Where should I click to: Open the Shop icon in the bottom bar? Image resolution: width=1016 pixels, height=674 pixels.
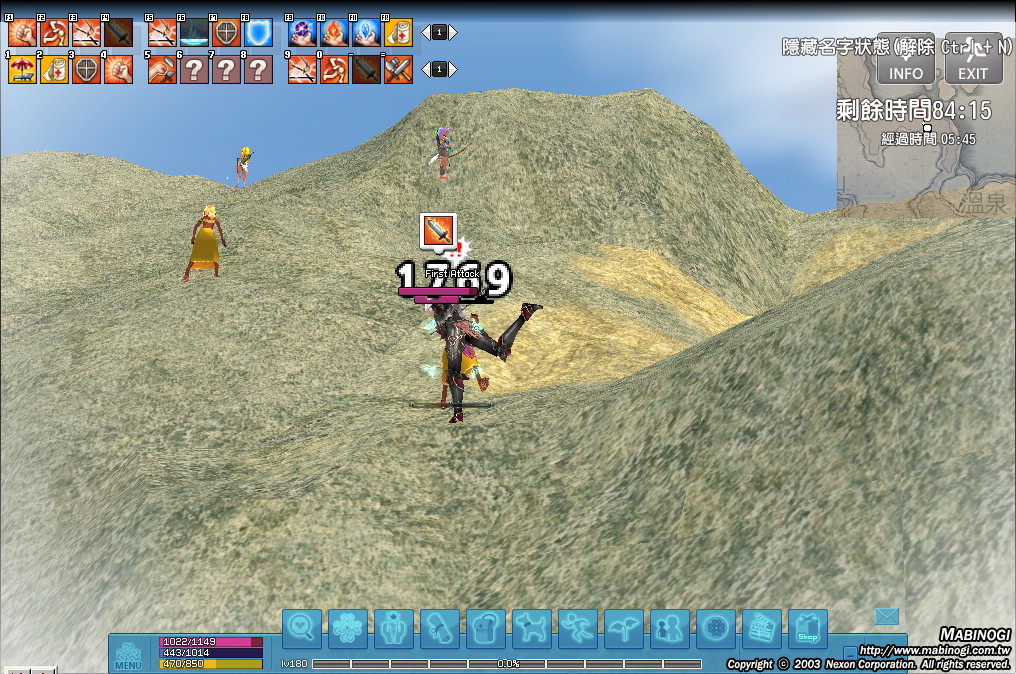coord(808,629)
